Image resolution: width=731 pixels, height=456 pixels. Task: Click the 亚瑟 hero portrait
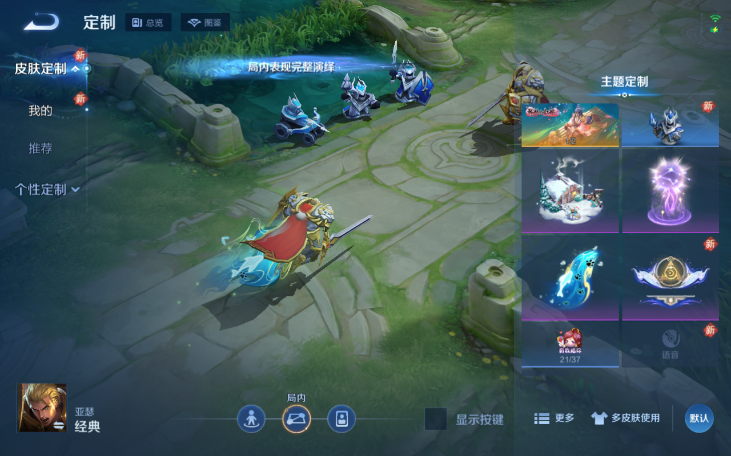(42, 408)
